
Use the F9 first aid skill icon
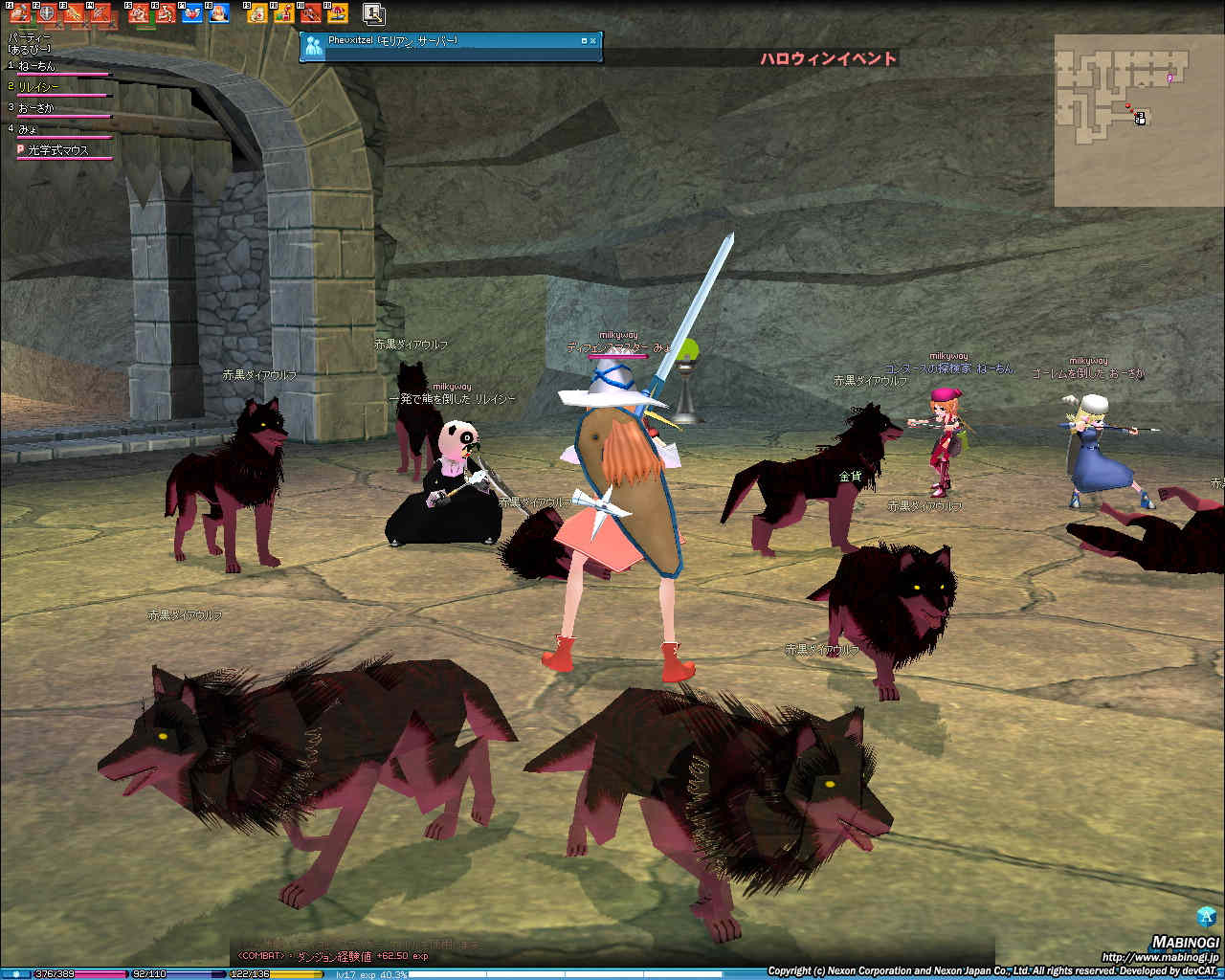point(256,12)
